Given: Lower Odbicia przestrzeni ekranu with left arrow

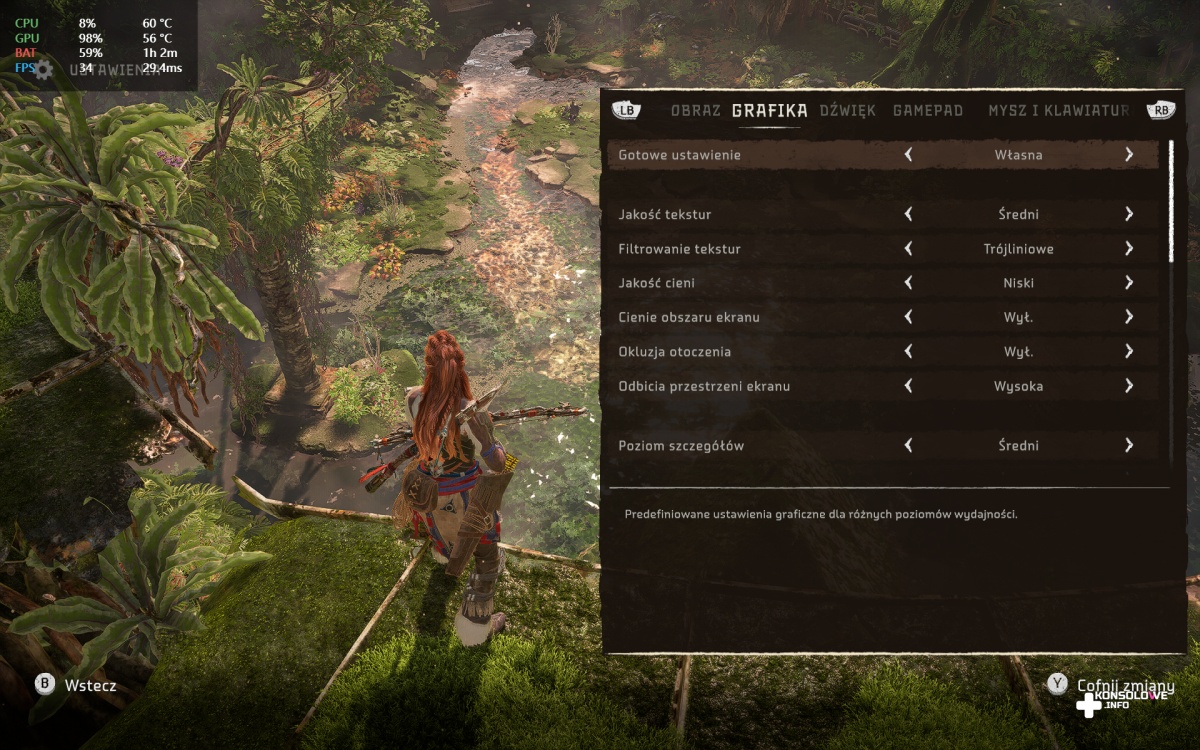Looking at the screenshot, I should point(908,386).
